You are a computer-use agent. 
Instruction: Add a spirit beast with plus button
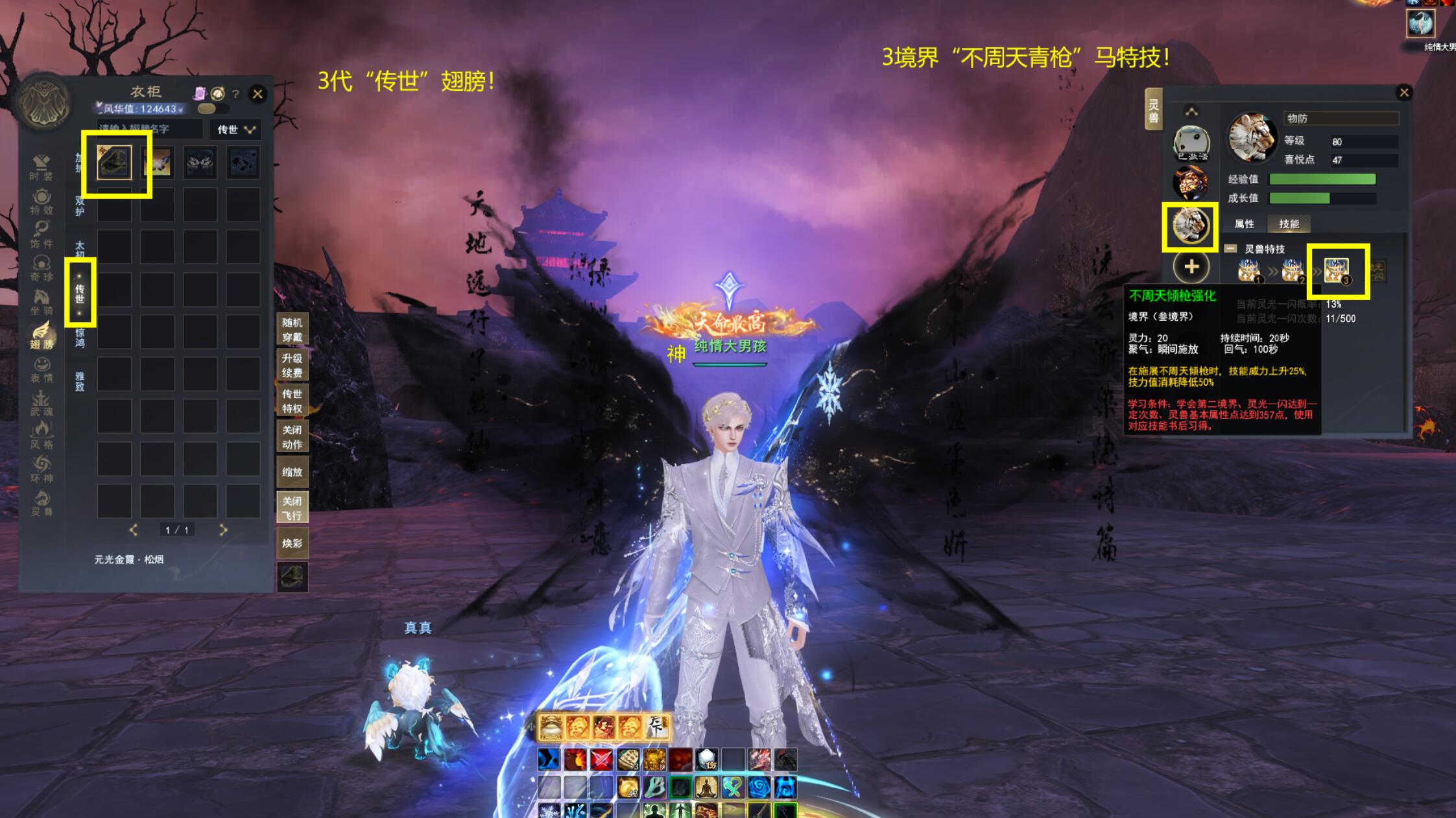pyautogui.click(x=1191, y=267)
